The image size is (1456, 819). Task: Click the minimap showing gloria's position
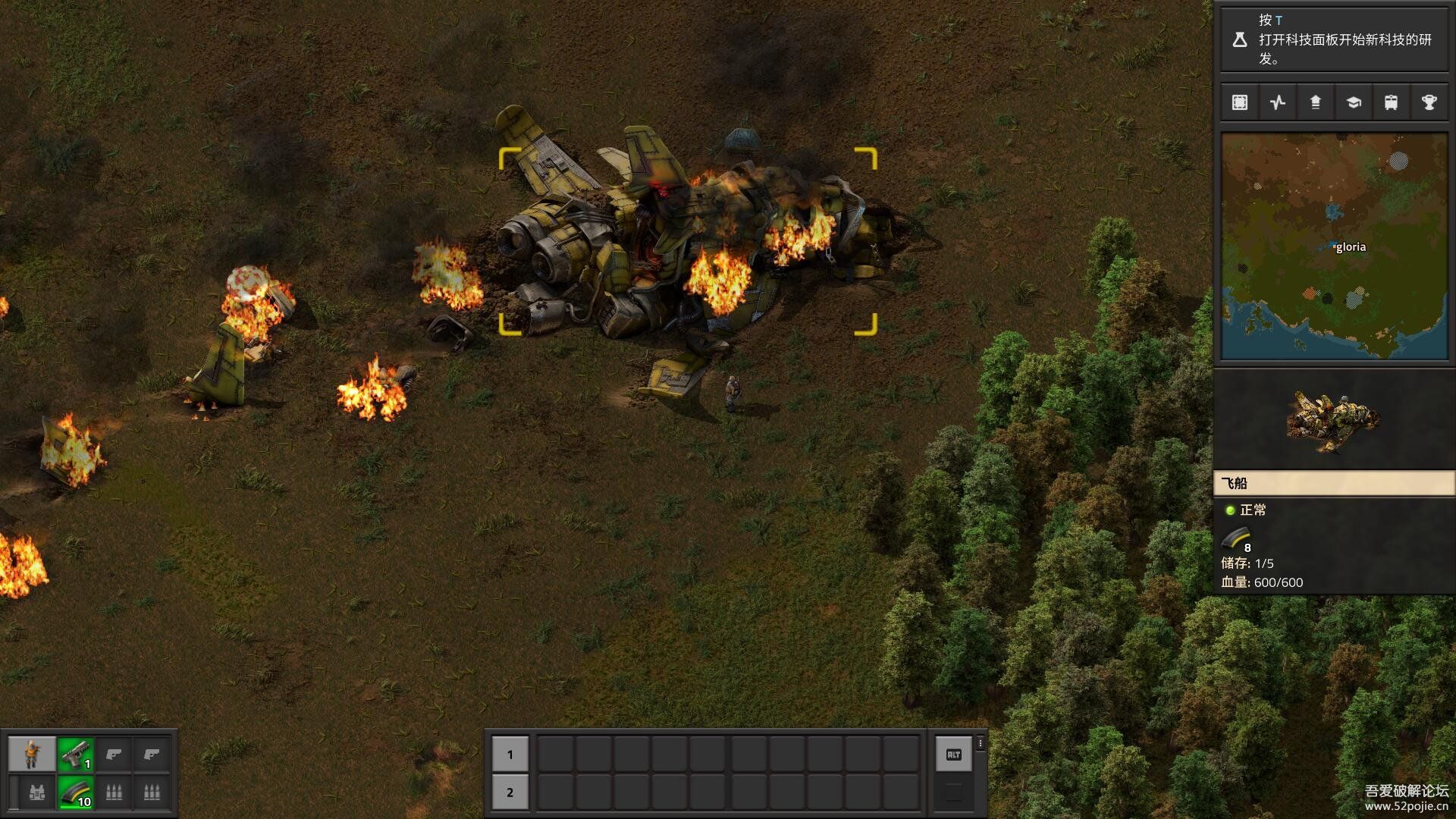coord(1334,246)
